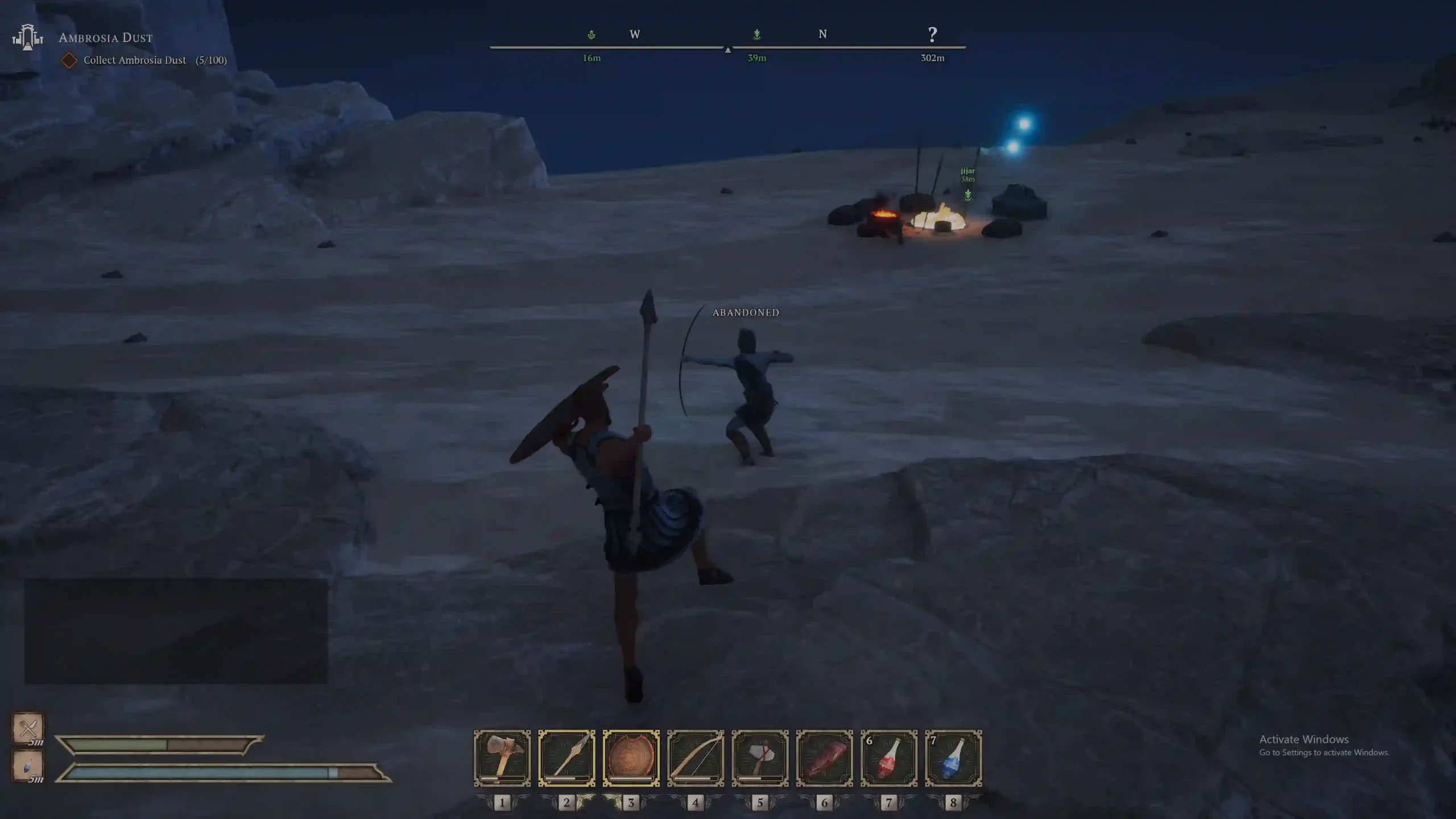Click the fork and knife food buff icon

click(28, 727)
